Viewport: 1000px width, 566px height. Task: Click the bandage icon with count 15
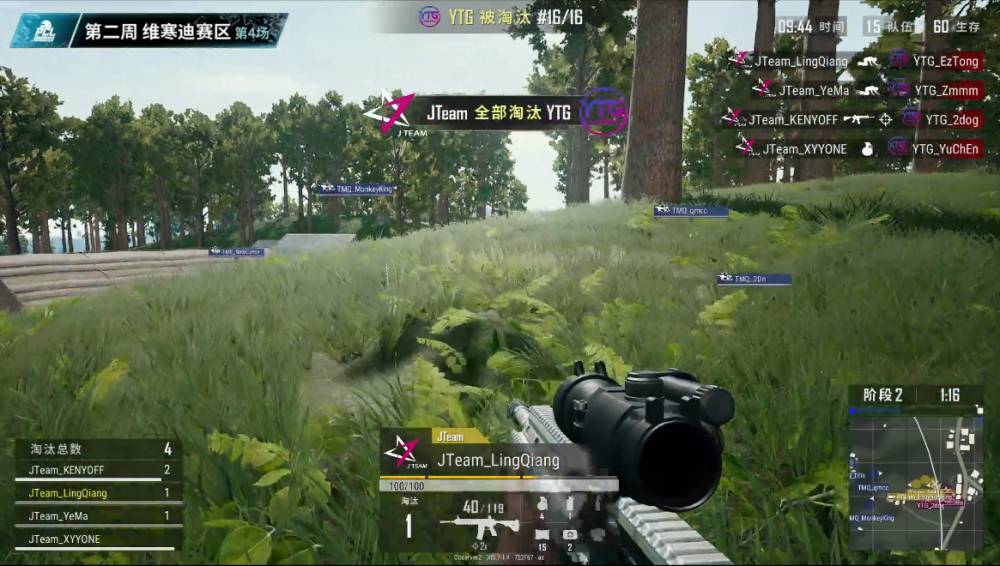543,535
